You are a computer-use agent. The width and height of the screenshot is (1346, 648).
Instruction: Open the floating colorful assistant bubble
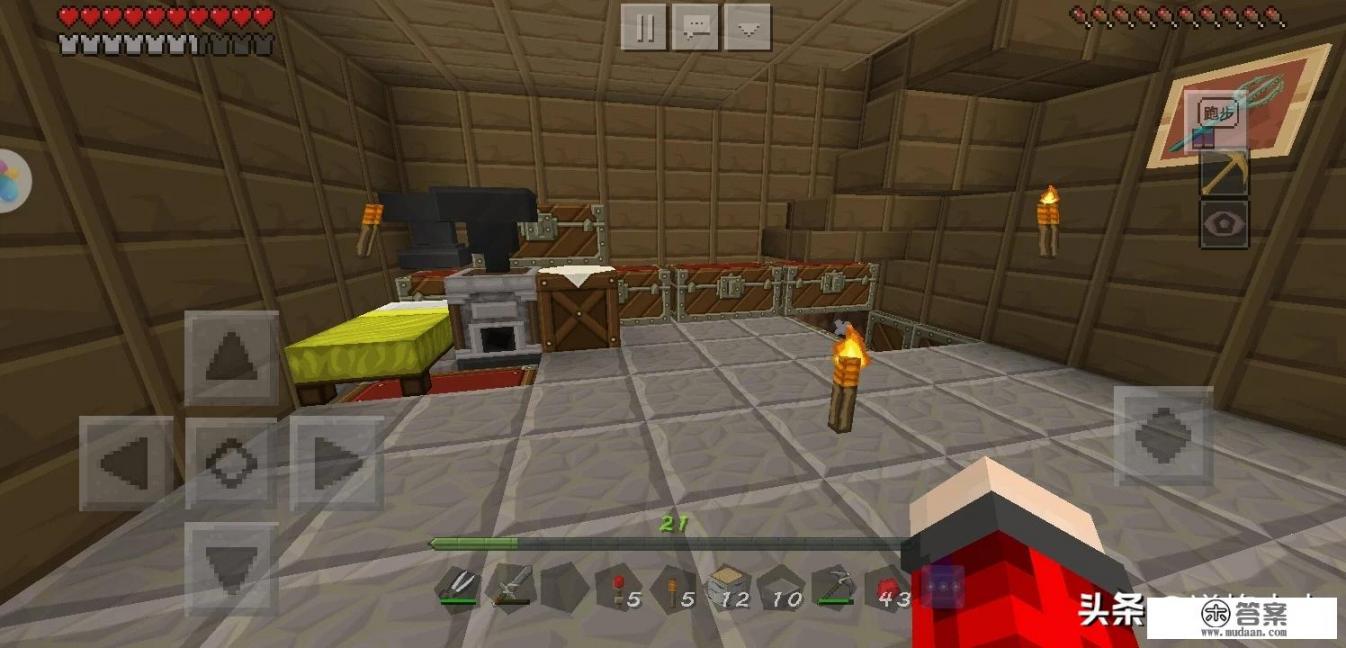12,181
